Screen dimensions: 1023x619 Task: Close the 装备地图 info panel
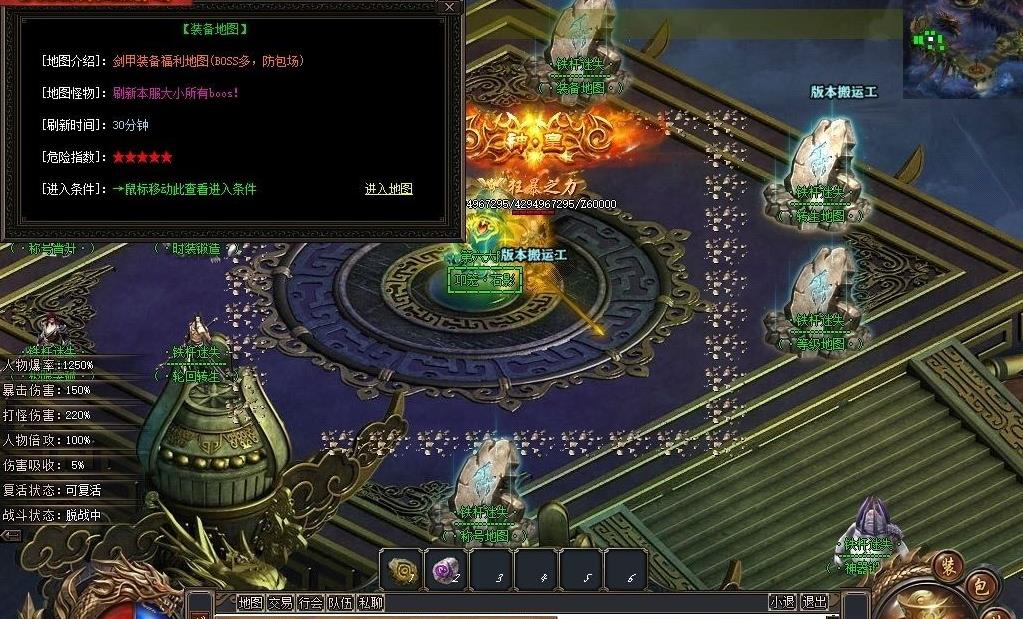[x=450, y=7]
